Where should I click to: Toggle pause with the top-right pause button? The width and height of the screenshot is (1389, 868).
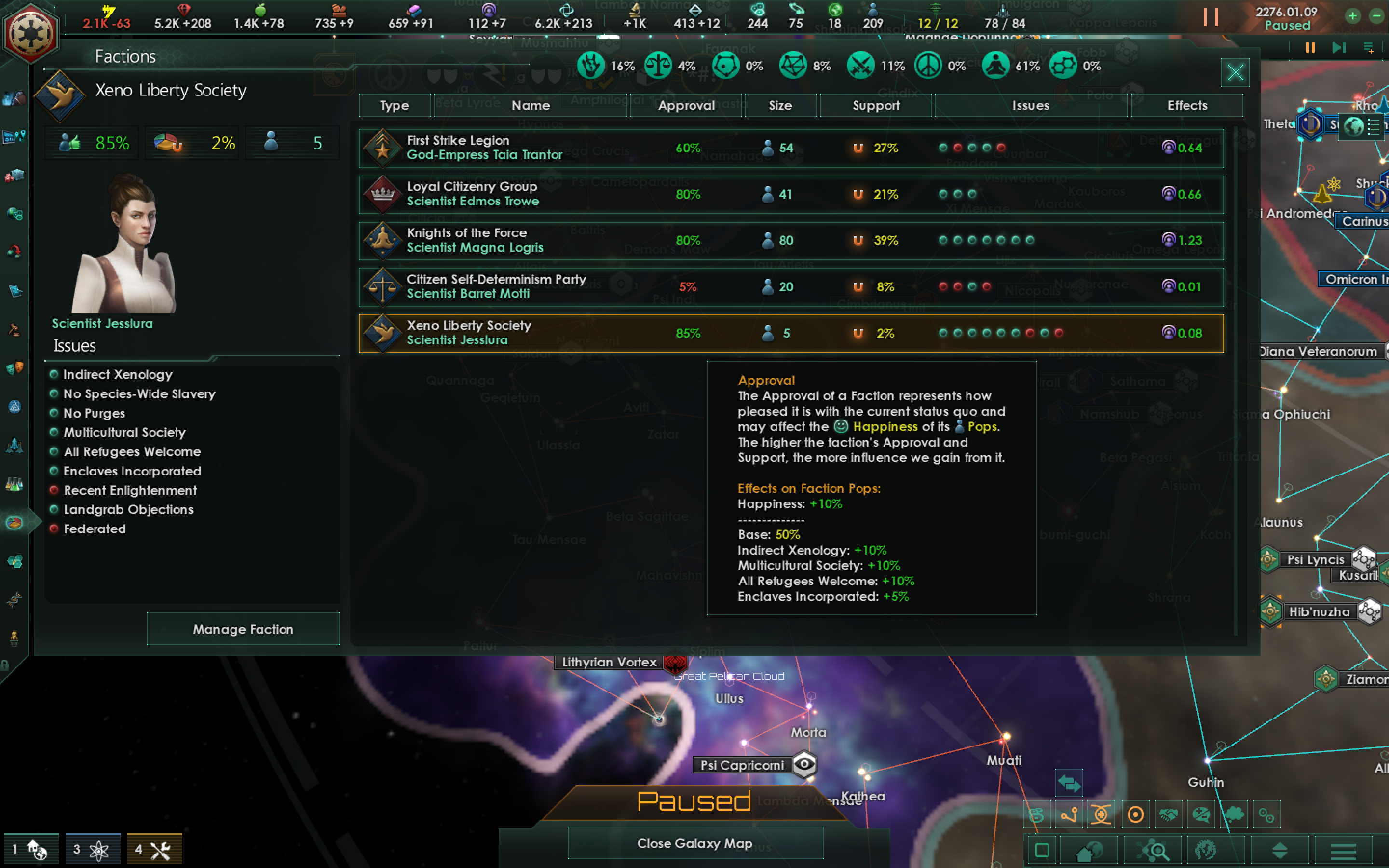(1212, 17)
